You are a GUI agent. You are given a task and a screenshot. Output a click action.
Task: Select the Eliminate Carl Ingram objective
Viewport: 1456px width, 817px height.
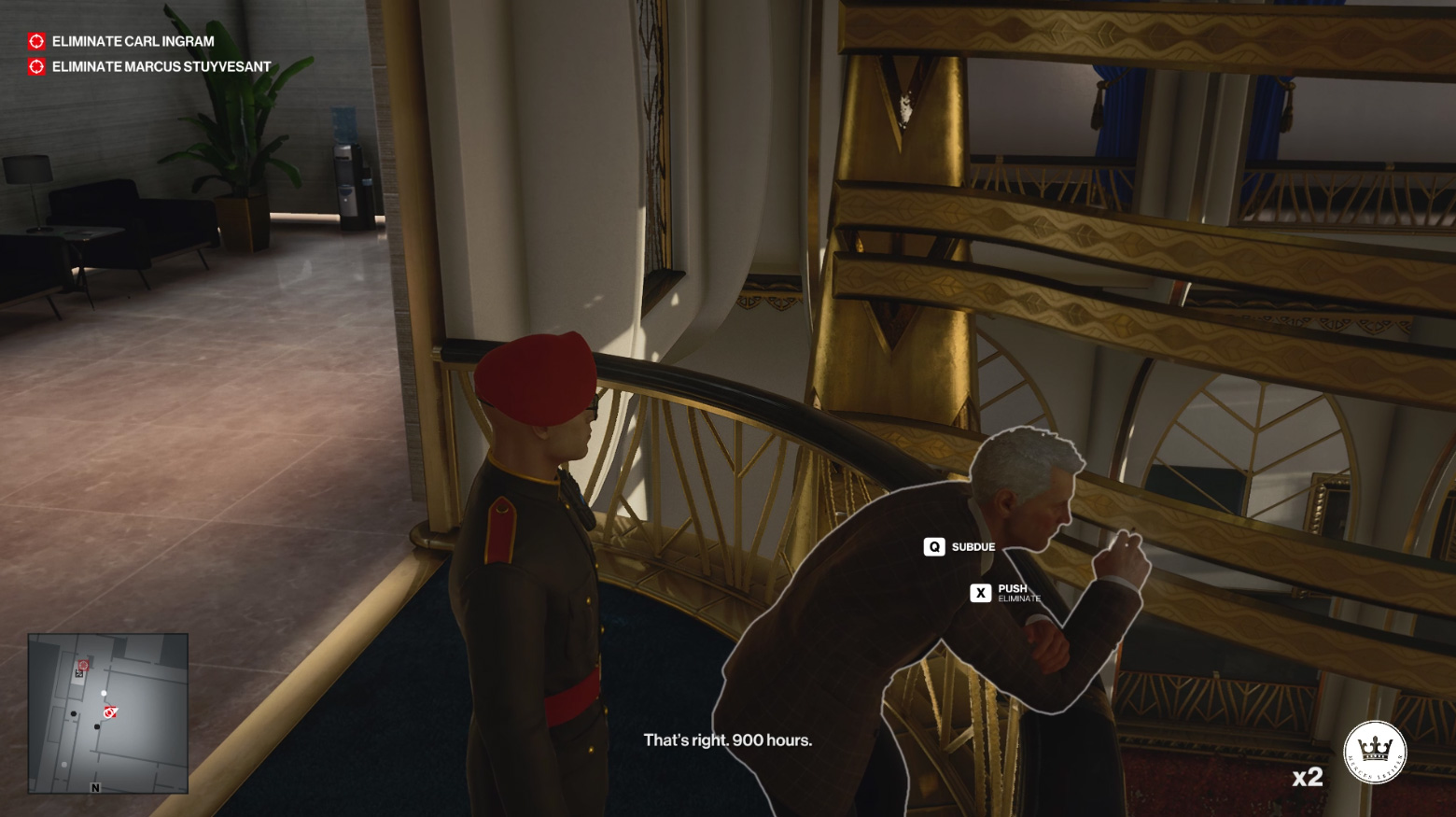tap(133, 41)
